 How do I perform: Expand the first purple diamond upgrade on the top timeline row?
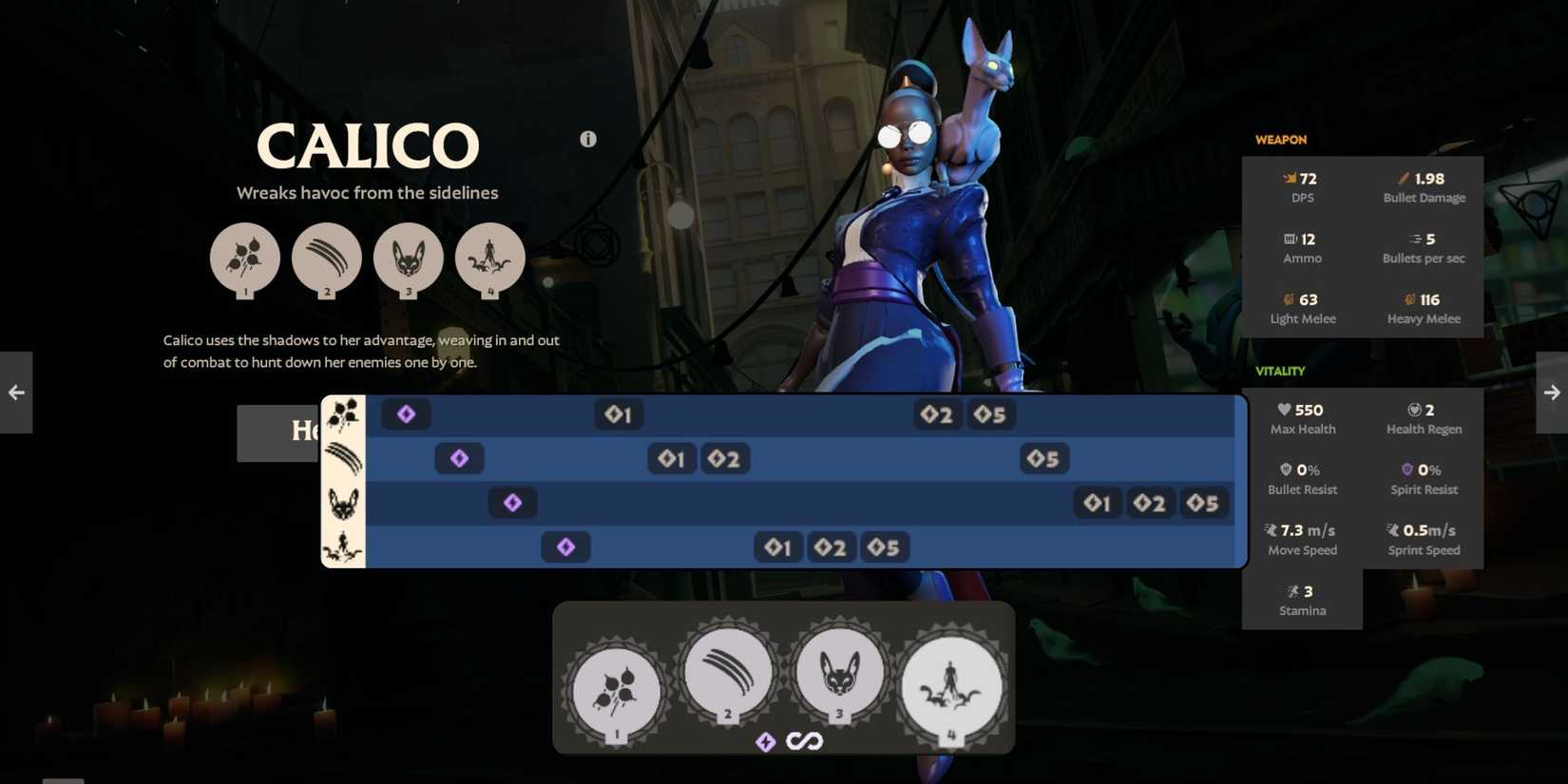point(406,413)
